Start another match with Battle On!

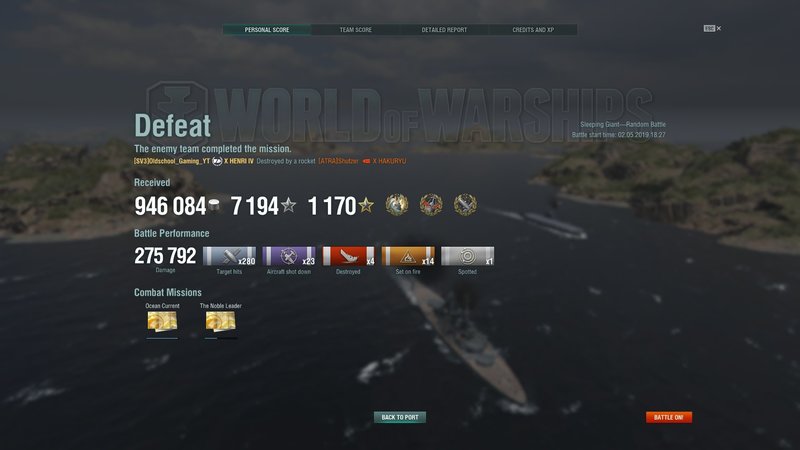(669, 417)
